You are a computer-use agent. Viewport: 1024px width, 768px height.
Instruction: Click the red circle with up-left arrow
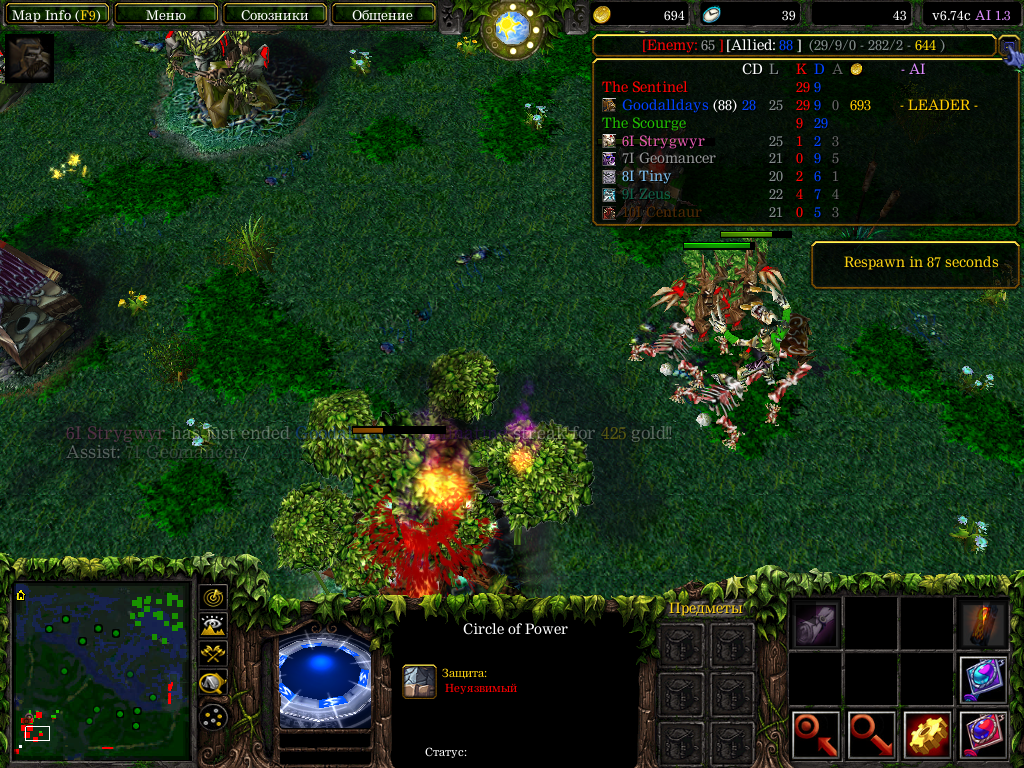tap(816, 735)
